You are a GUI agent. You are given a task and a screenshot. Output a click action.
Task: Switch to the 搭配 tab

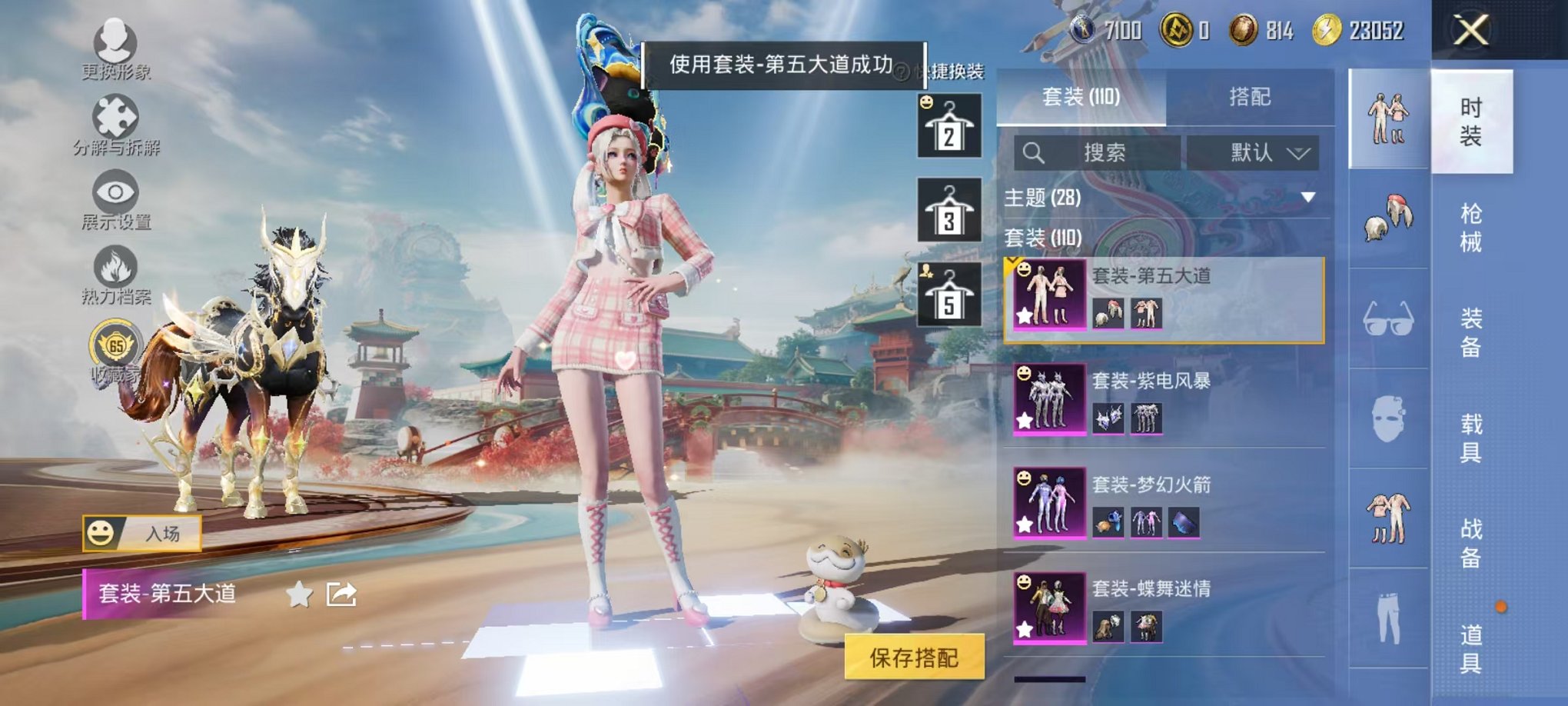click(1251, 98)
